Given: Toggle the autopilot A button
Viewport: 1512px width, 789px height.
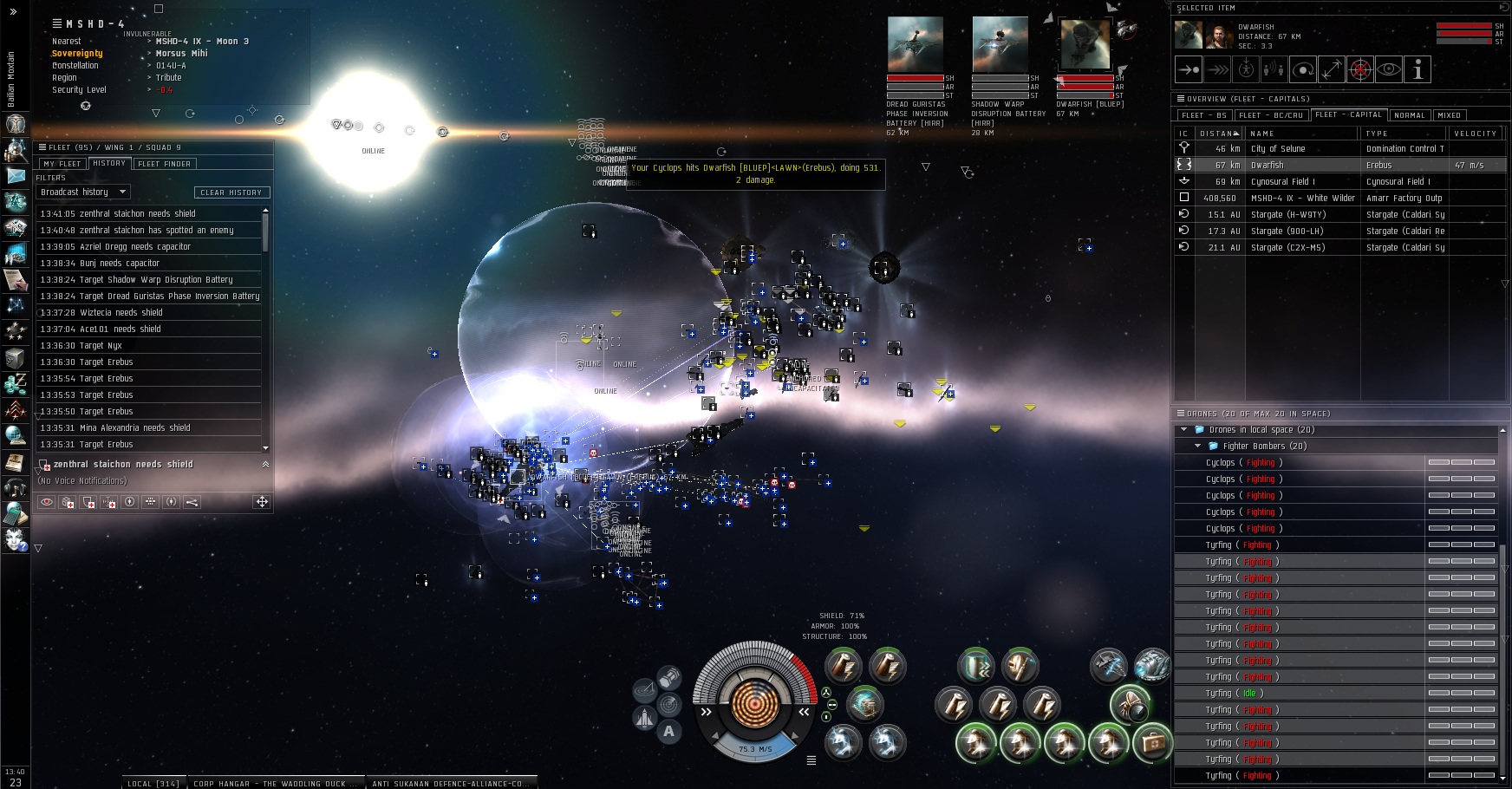Looking at the screenshot, I should click(x=668, y=731).
